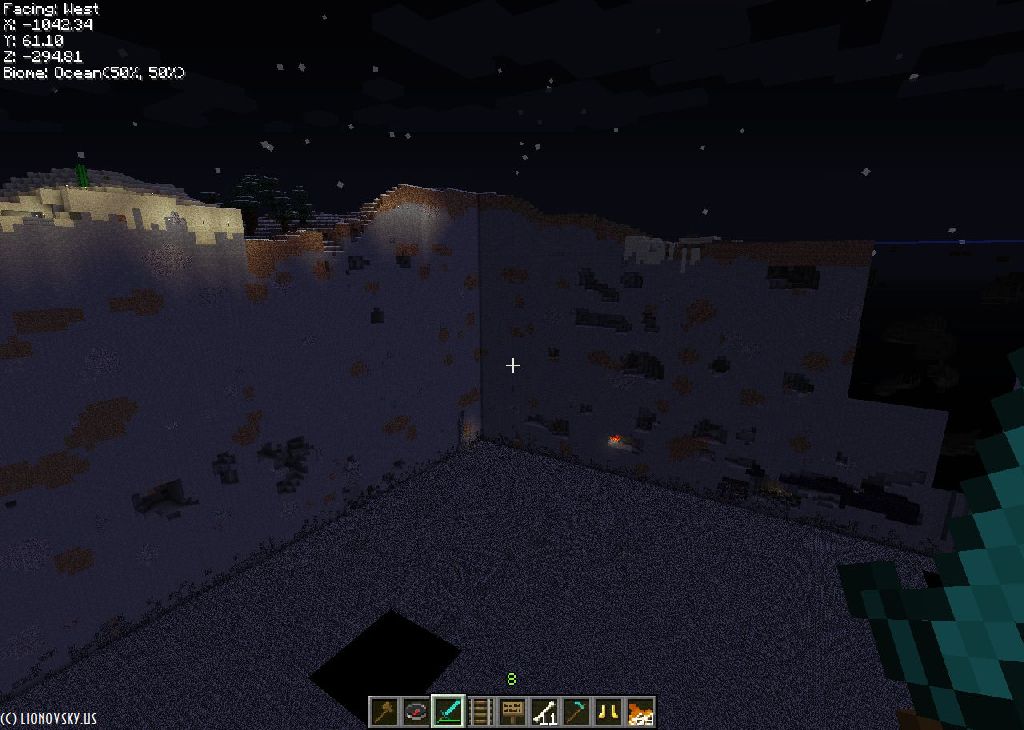The width and height of the screenshot is (1024, 730).
Task: Select the compass hotbar slot
Action: tap(416, 712)
